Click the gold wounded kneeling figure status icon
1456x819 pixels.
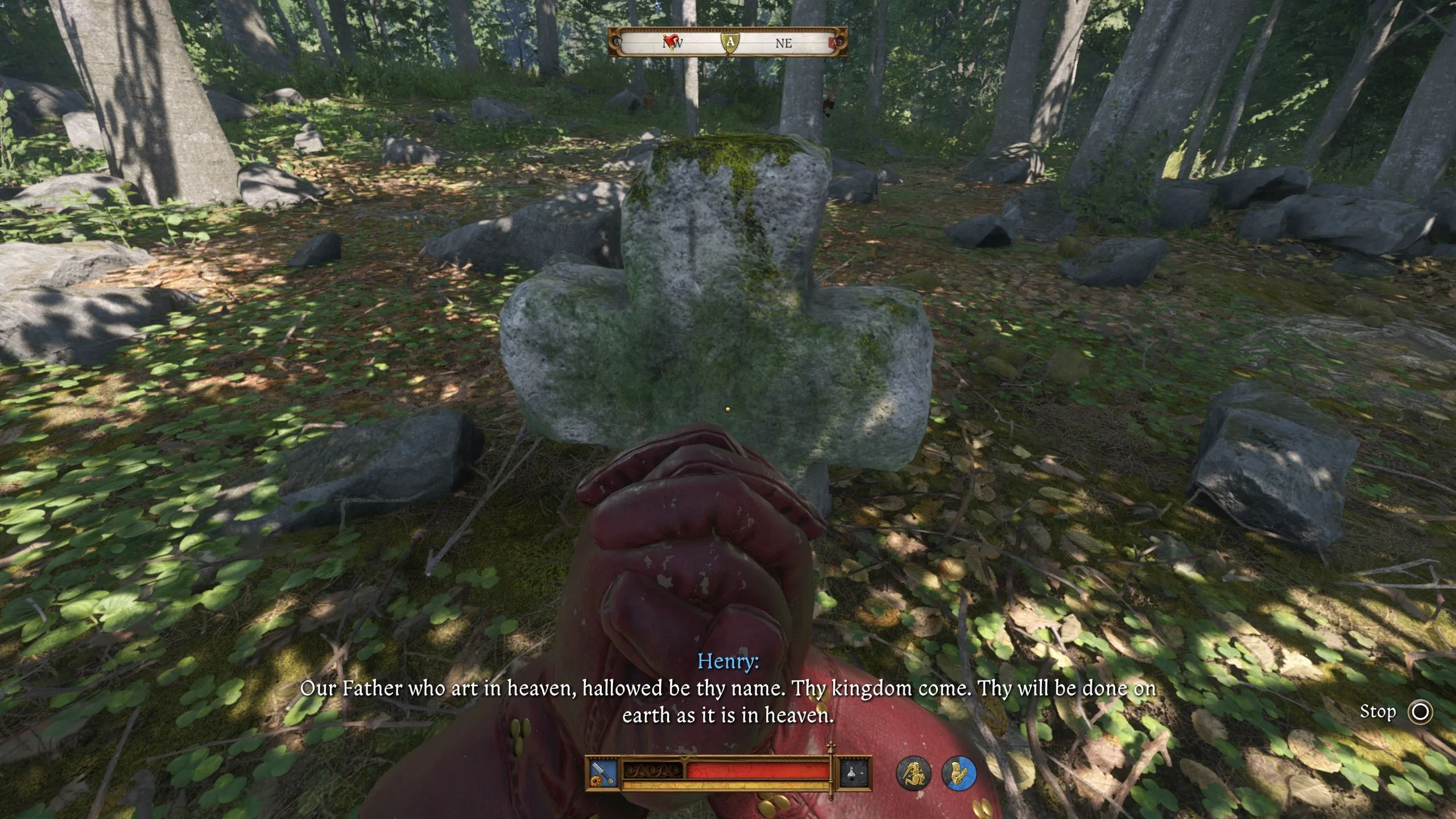click(x=913, y=773)
